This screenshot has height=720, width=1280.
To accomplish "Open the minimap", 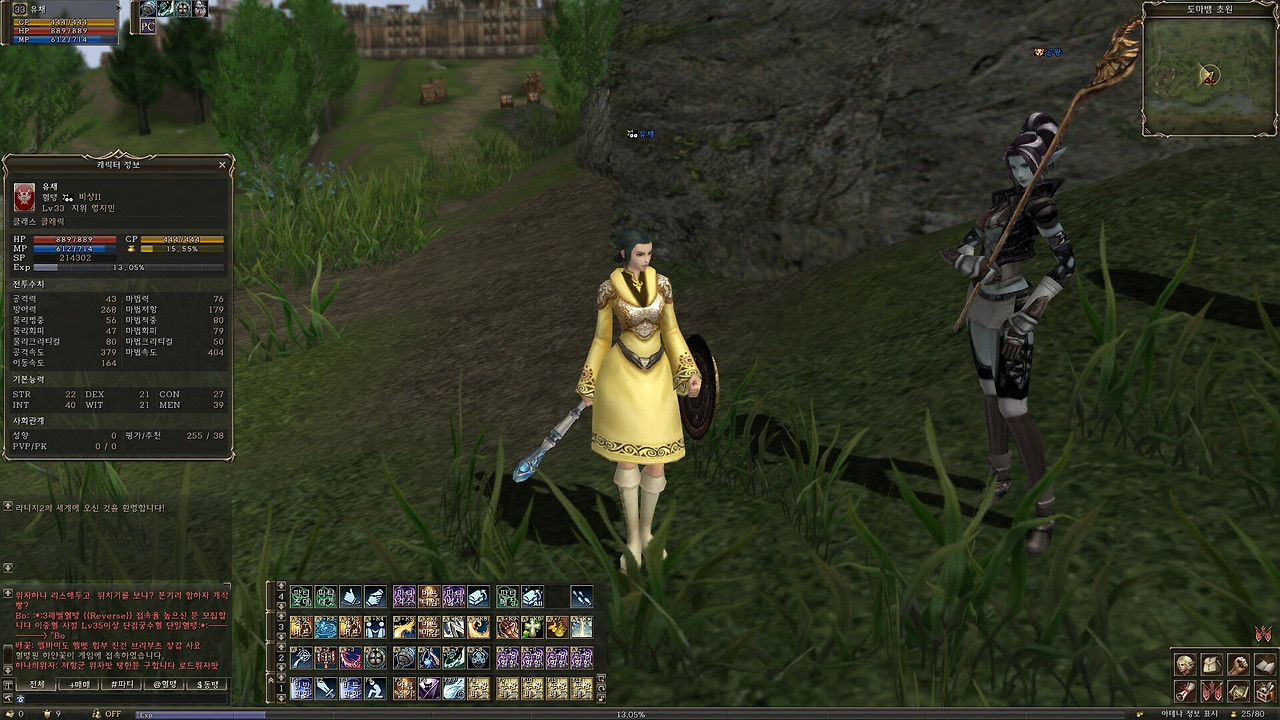I will [x=1209, y=76].
